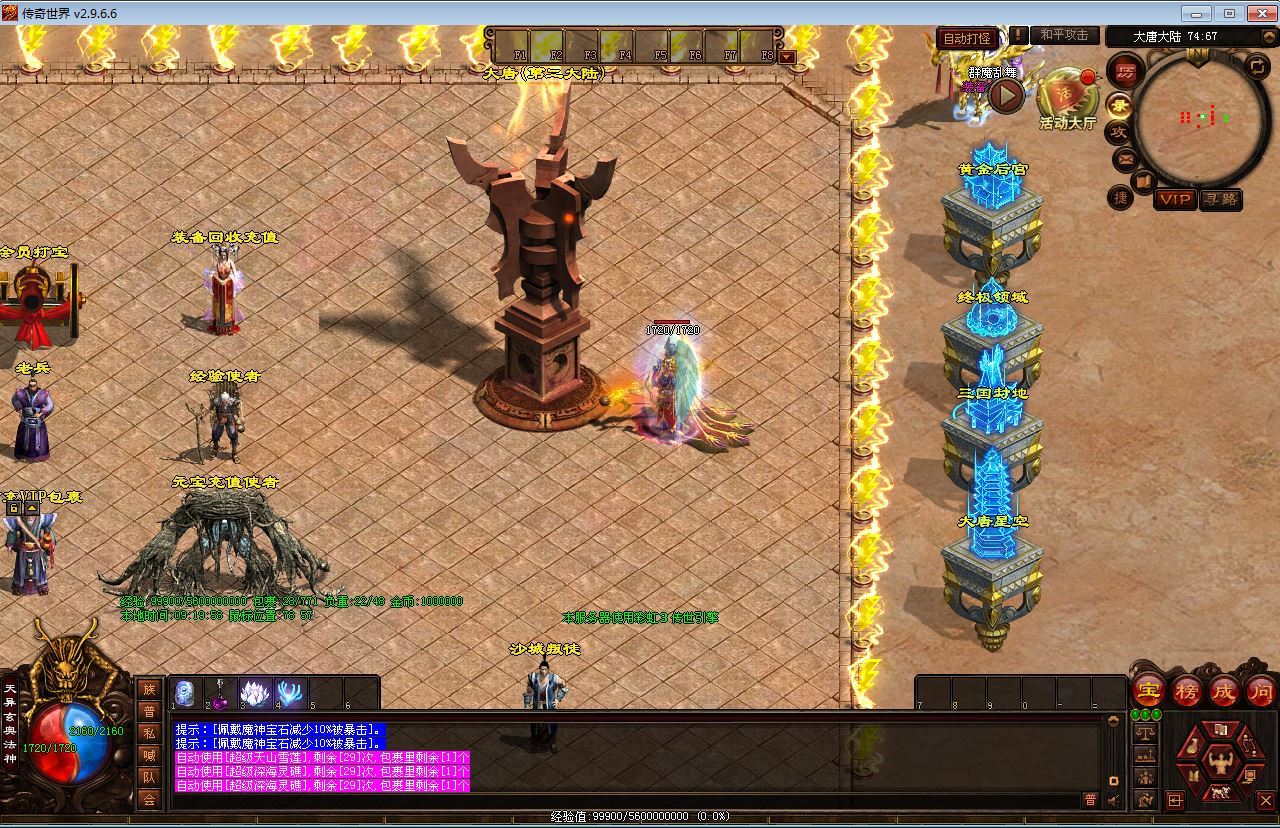This screenshot has height=828, width=1280.
Task: Open the 成 achievements button
Action: pyautogui.click(x=1224, y=690)
